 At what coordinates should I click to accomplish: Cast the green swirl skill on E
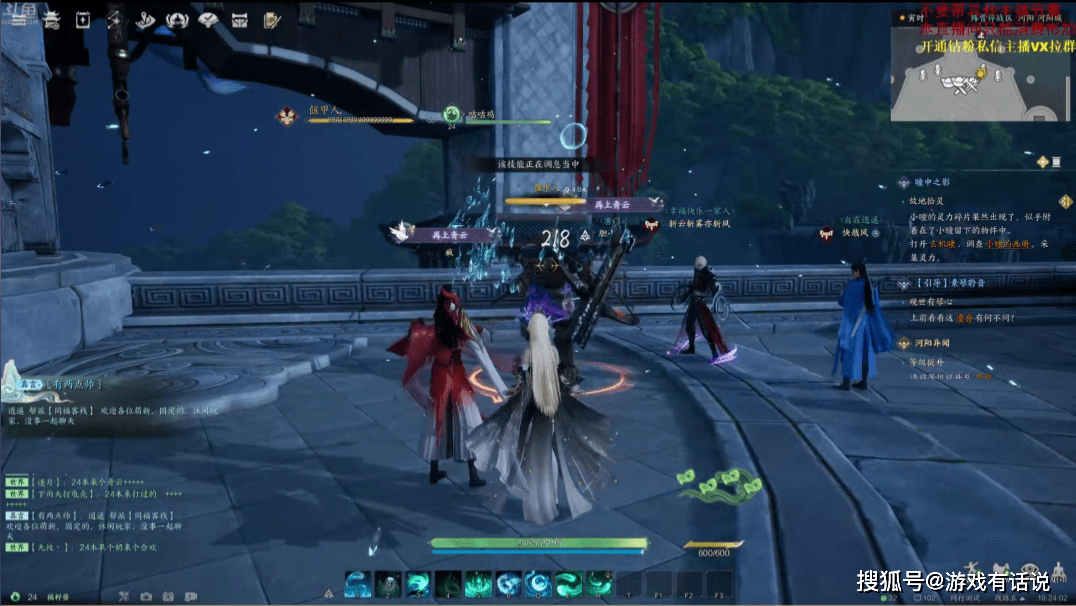[x=569, y=584]
